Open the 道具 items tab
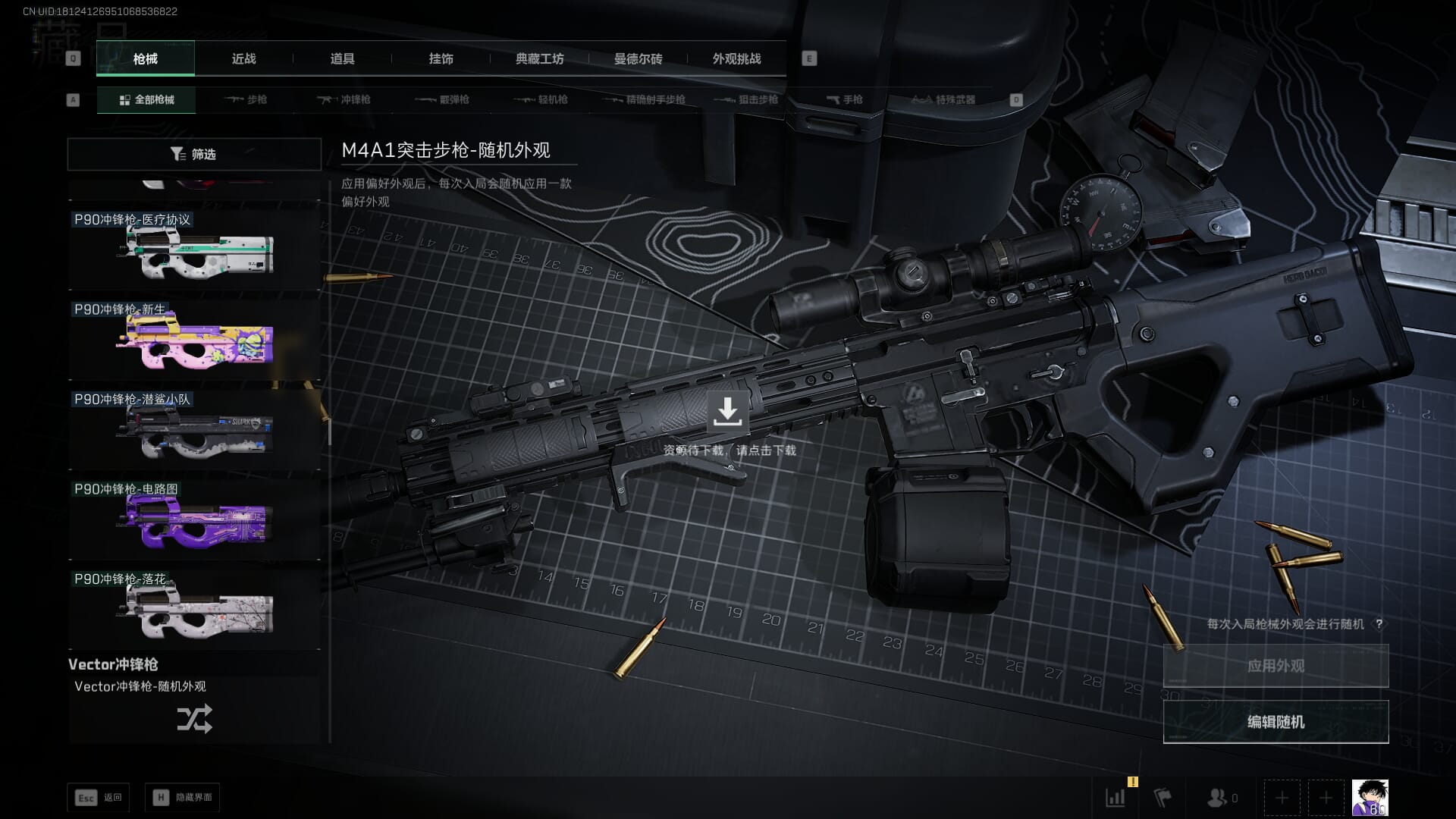 [342, 58]
